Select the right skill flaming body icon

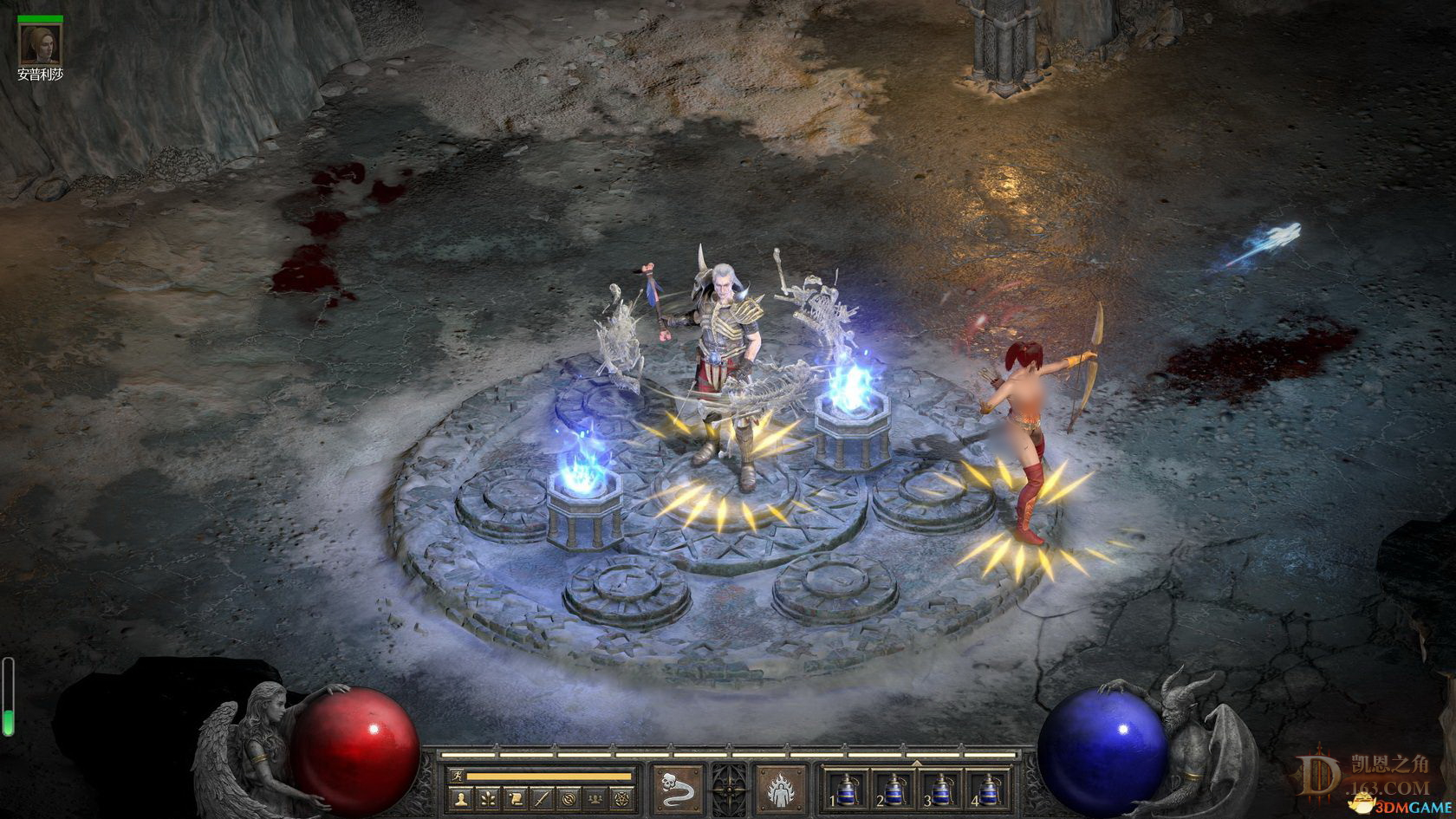pyautogui.click(x=779, y=788)
